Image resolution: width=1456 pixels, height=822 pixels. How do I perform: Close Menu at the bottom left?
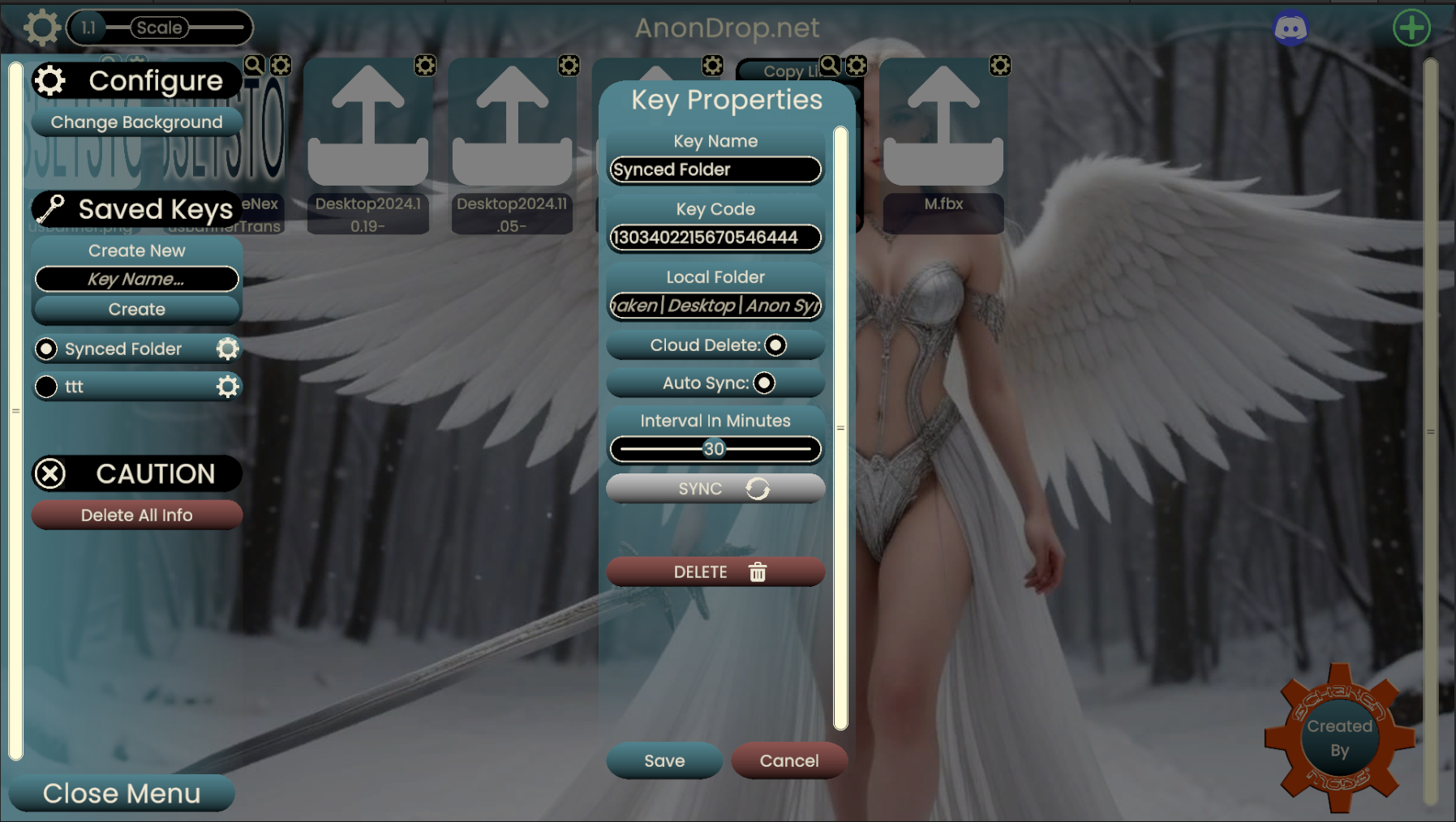point(122,793)
